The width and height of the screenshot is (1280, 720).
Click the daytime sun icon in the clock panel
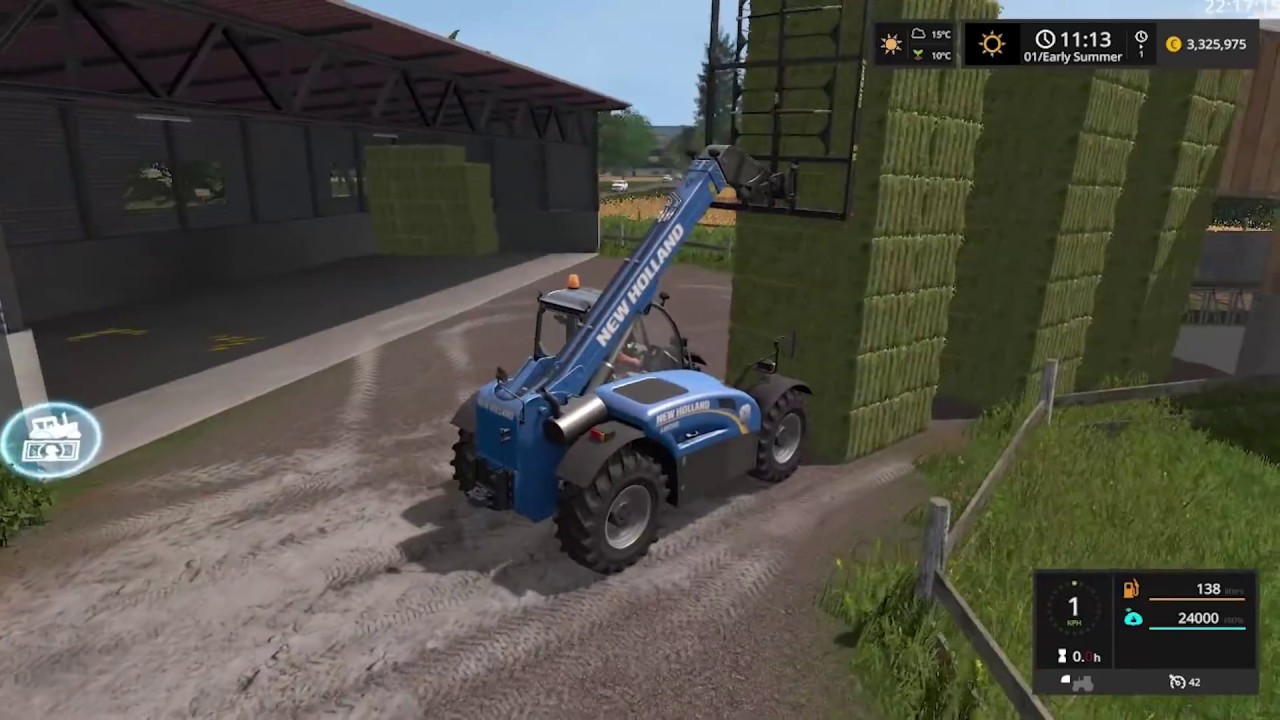[991, 44]
